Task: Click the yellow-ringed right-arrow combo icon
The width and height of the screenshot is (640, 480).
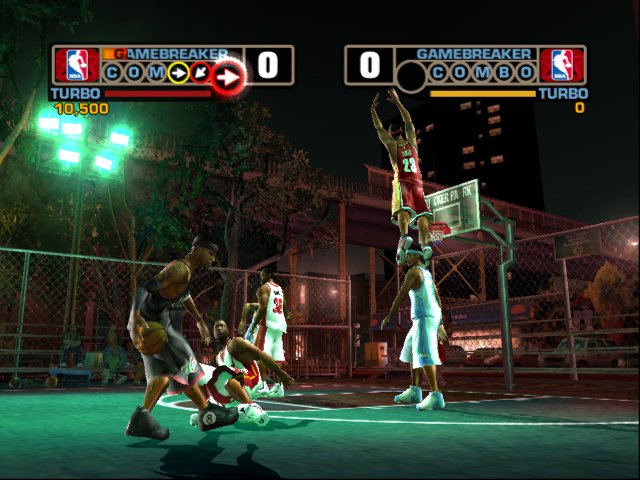Action: pos(179,72)
